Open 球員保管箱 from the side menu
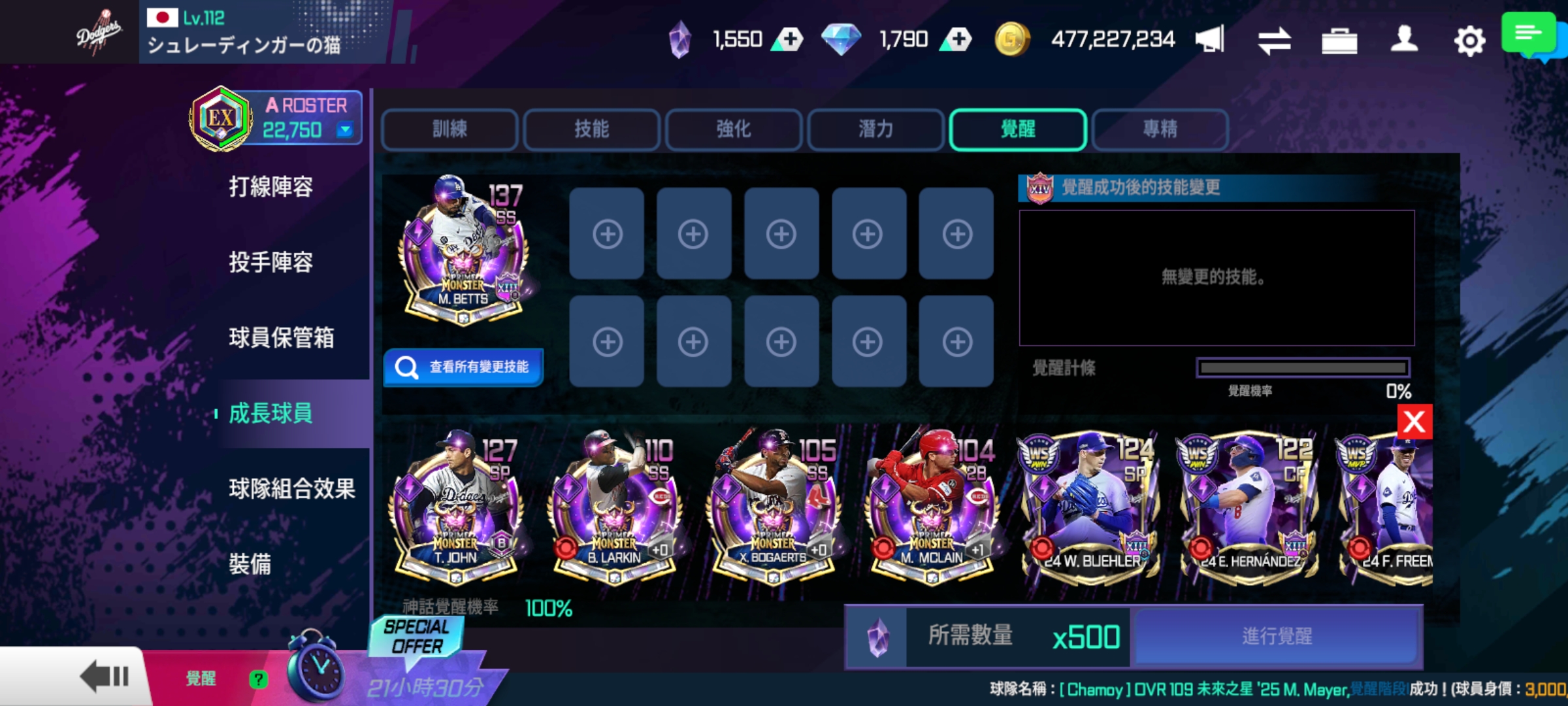 point(281,338)
